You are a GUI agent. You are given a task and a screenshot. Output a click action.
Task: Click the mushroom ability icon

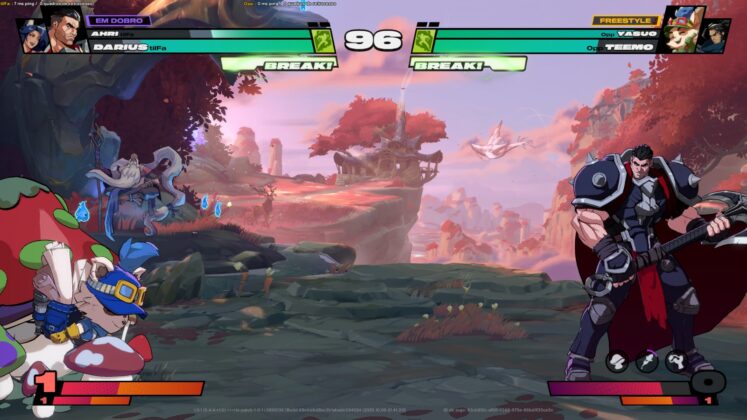tap(617, 362)
